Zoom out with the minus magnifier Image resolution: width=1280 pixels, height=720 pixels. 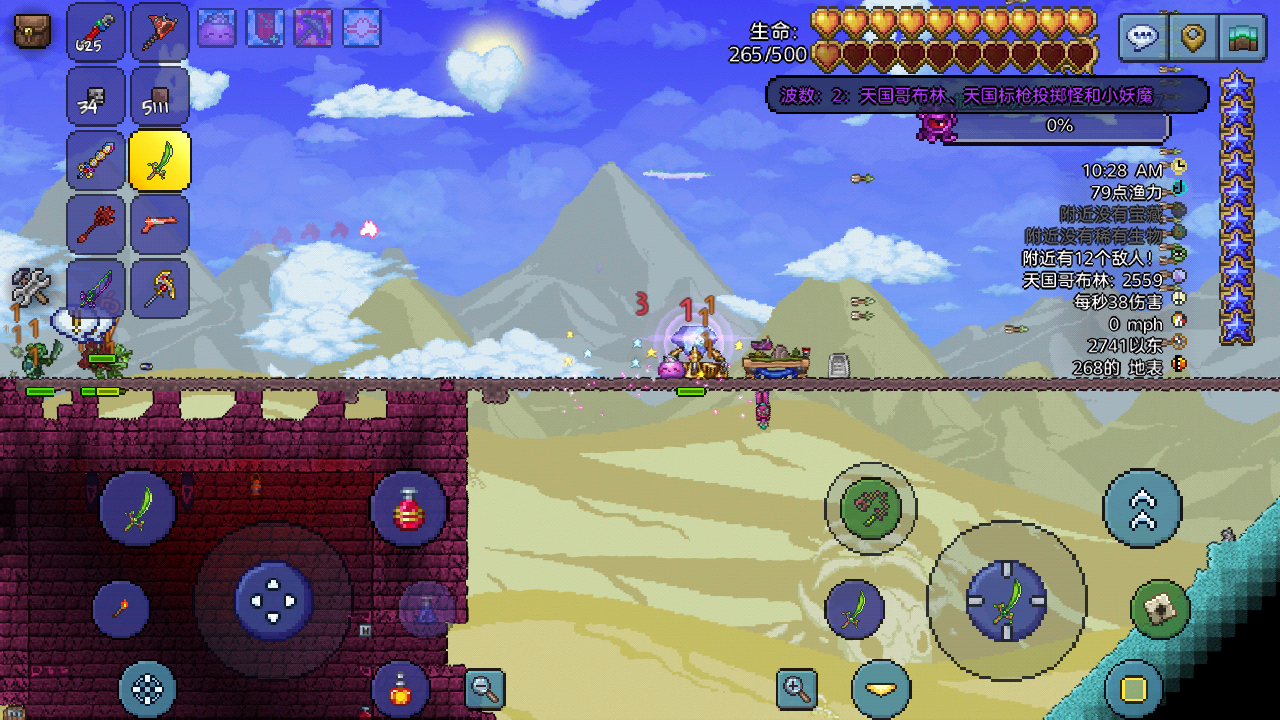(485, 688)
